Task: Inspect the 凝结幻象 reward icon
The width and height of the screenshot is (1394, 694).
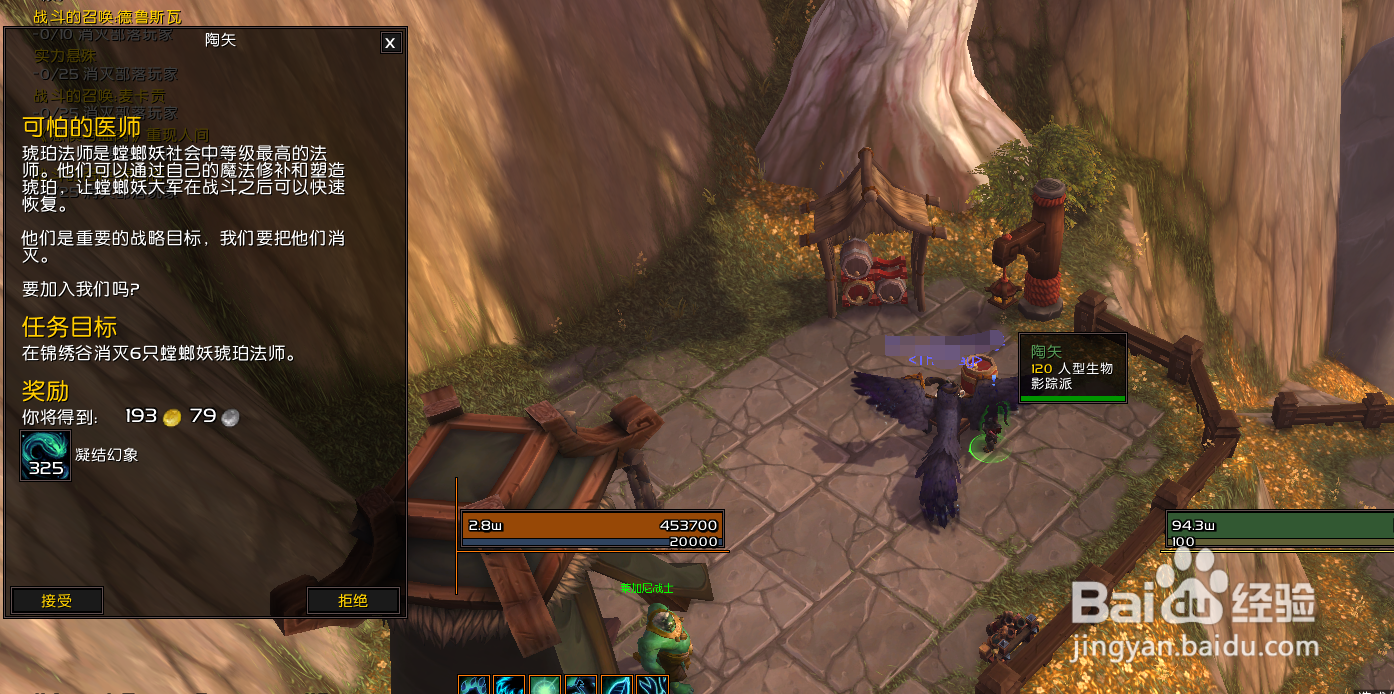Action: tap(46, 456)
